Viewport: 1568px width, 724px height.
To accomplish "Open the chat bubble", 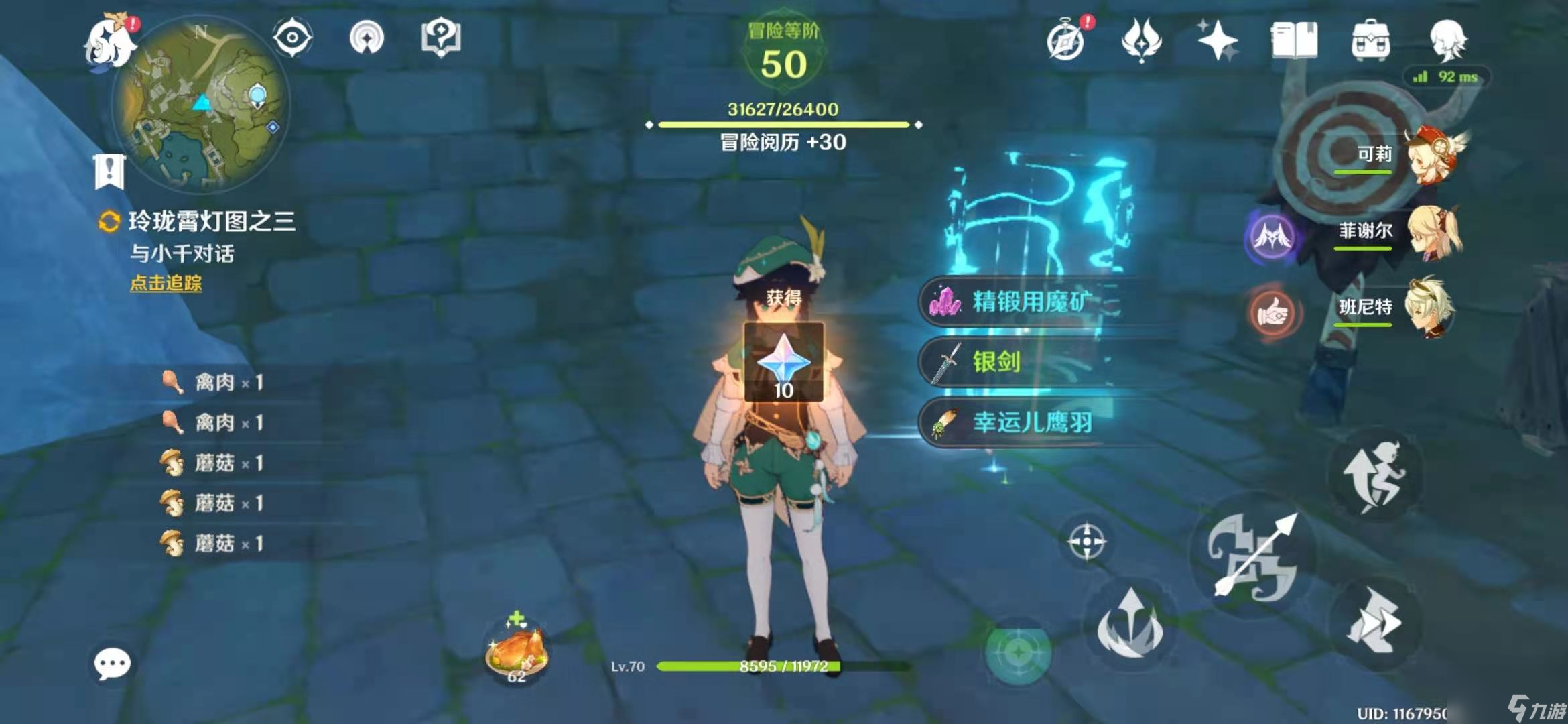I will point(112,664).
